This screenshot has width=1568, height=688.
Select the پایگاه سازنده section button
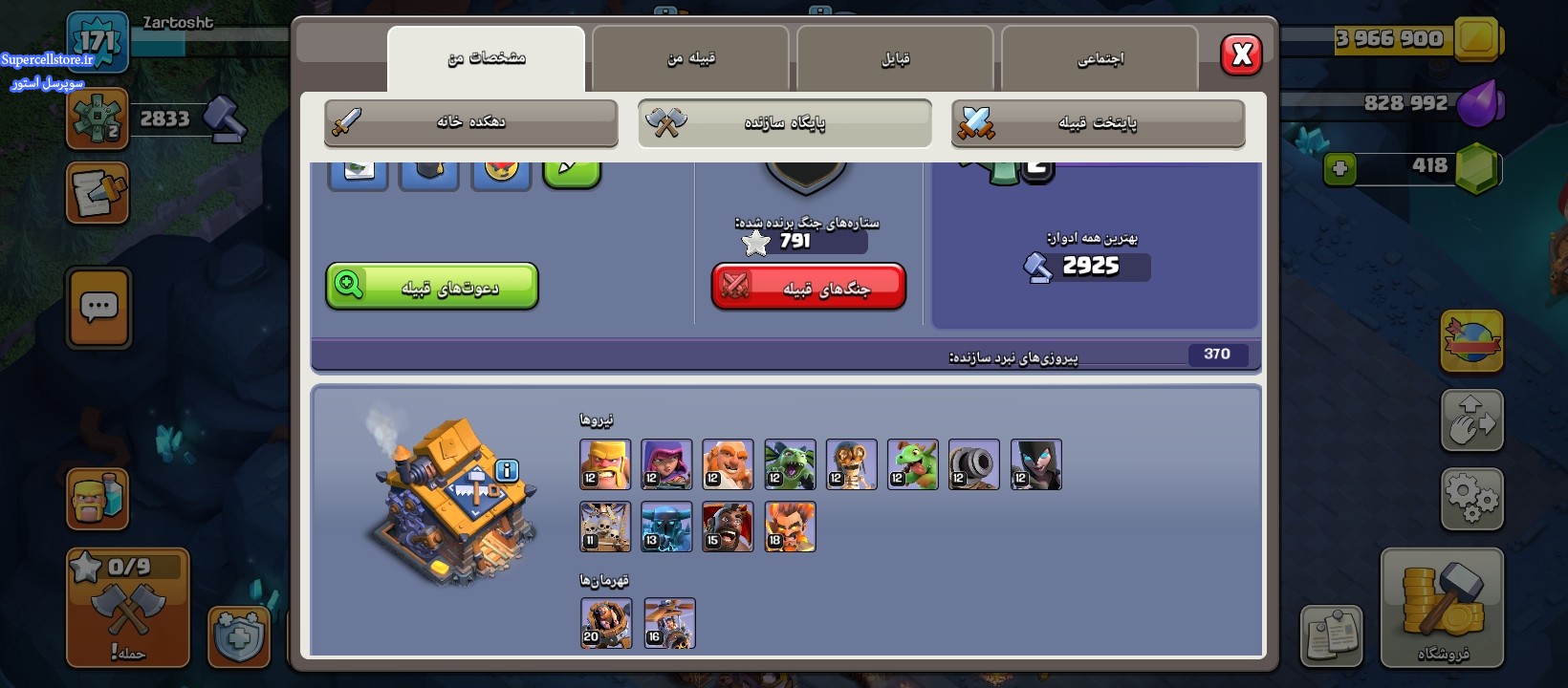[784, 122]
